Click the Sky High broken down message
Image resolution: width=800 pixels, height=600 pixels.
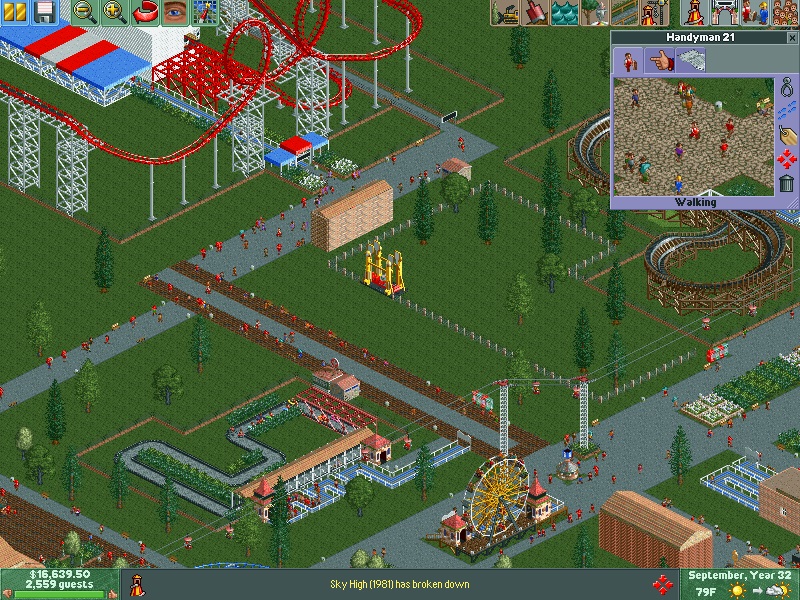coord(399,584)
